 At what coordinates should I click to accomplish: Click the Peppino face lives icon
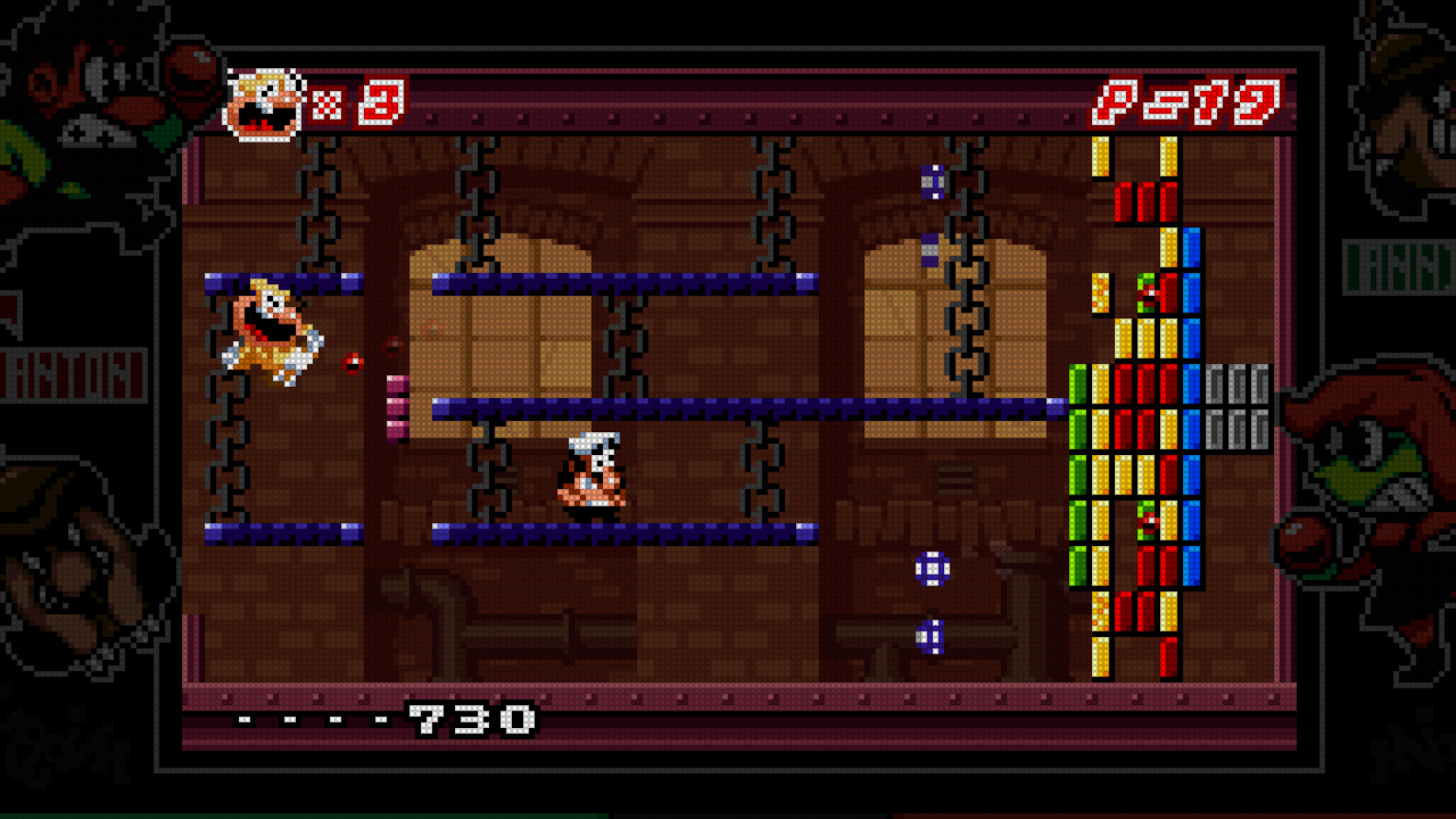click(264, 105)
